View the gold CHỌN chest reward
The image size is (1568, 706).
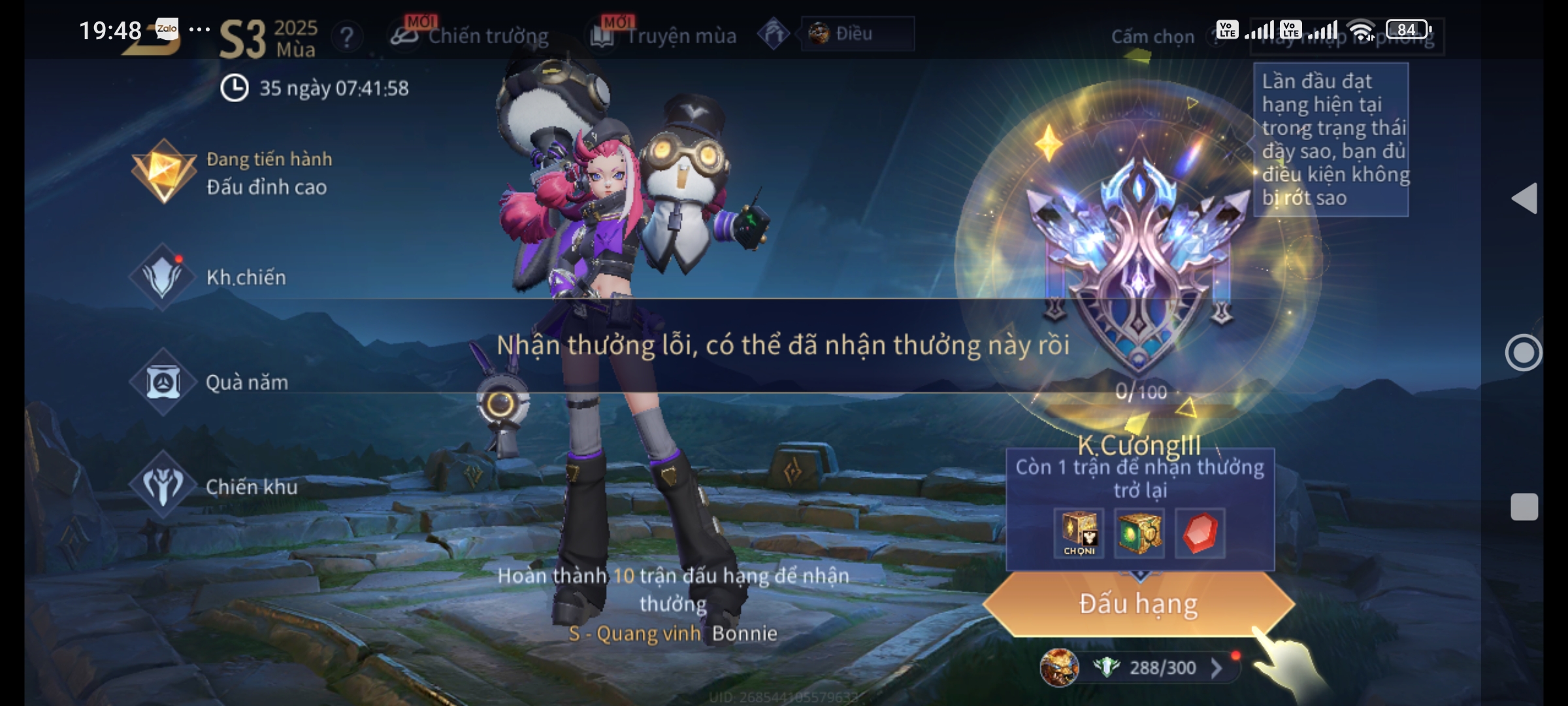tap(1079, 533)
